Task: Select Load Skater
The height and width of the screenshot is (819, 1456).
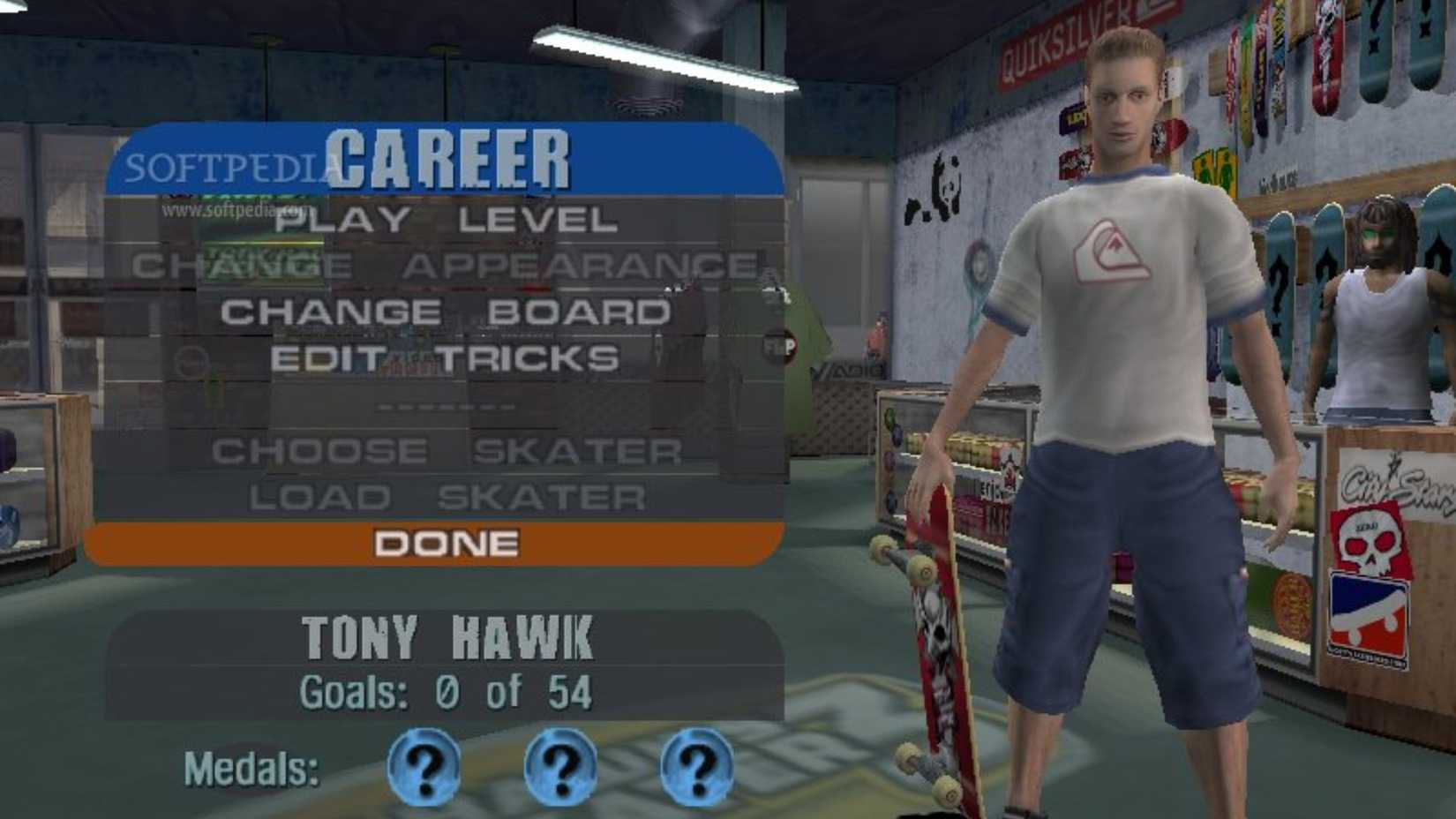Action: tap(446, 495)
